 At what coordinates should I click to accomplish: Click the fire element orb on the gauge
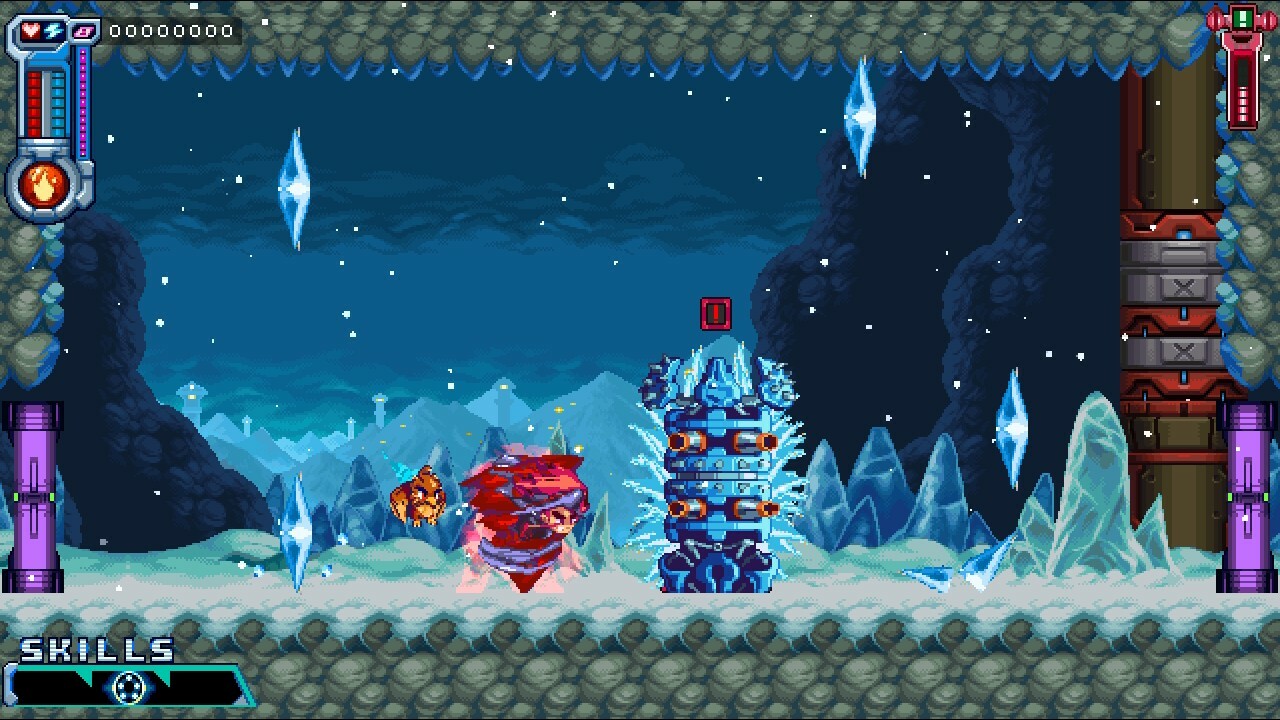(43, 183)
